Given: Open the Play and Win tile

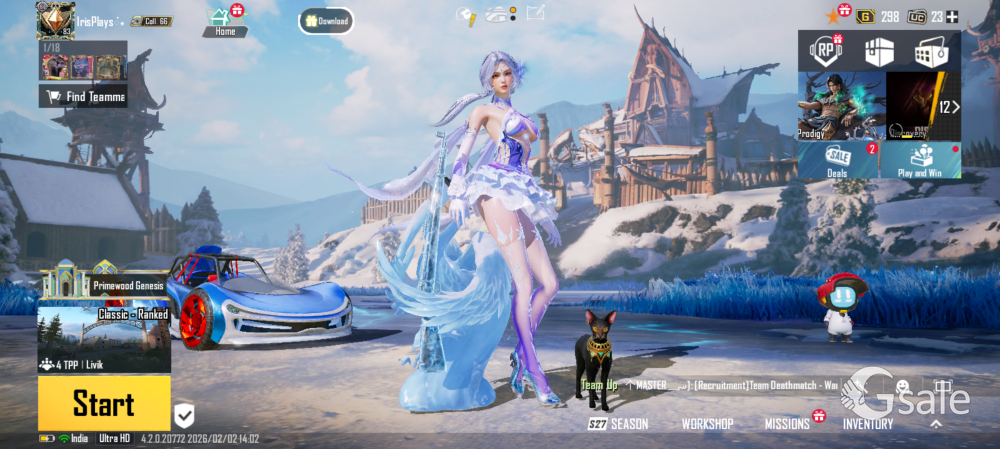Looking at the screenshot, I should pos(921,160).
